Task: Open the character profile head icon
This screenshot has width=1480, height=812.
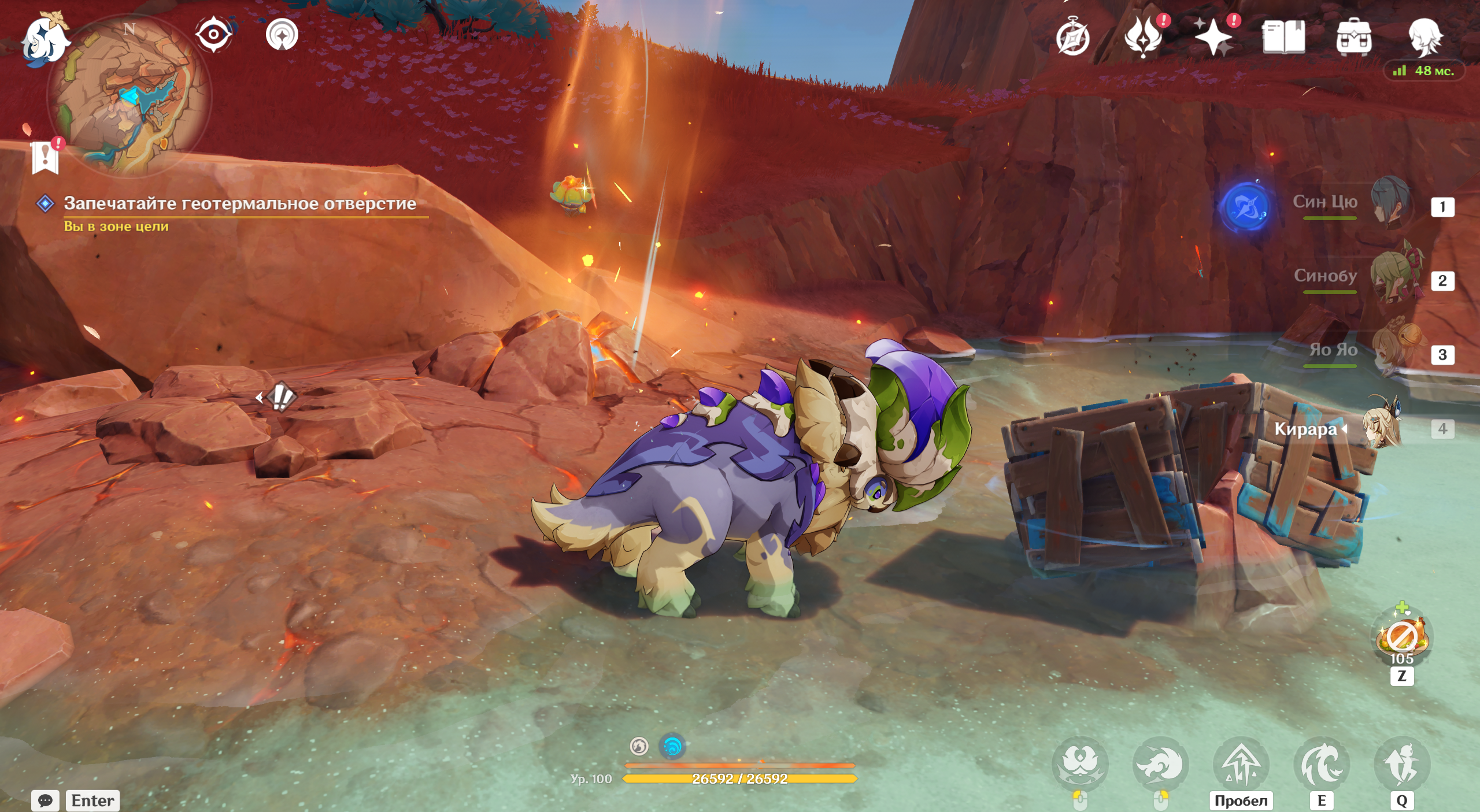Action: (x=1424, y=37)
